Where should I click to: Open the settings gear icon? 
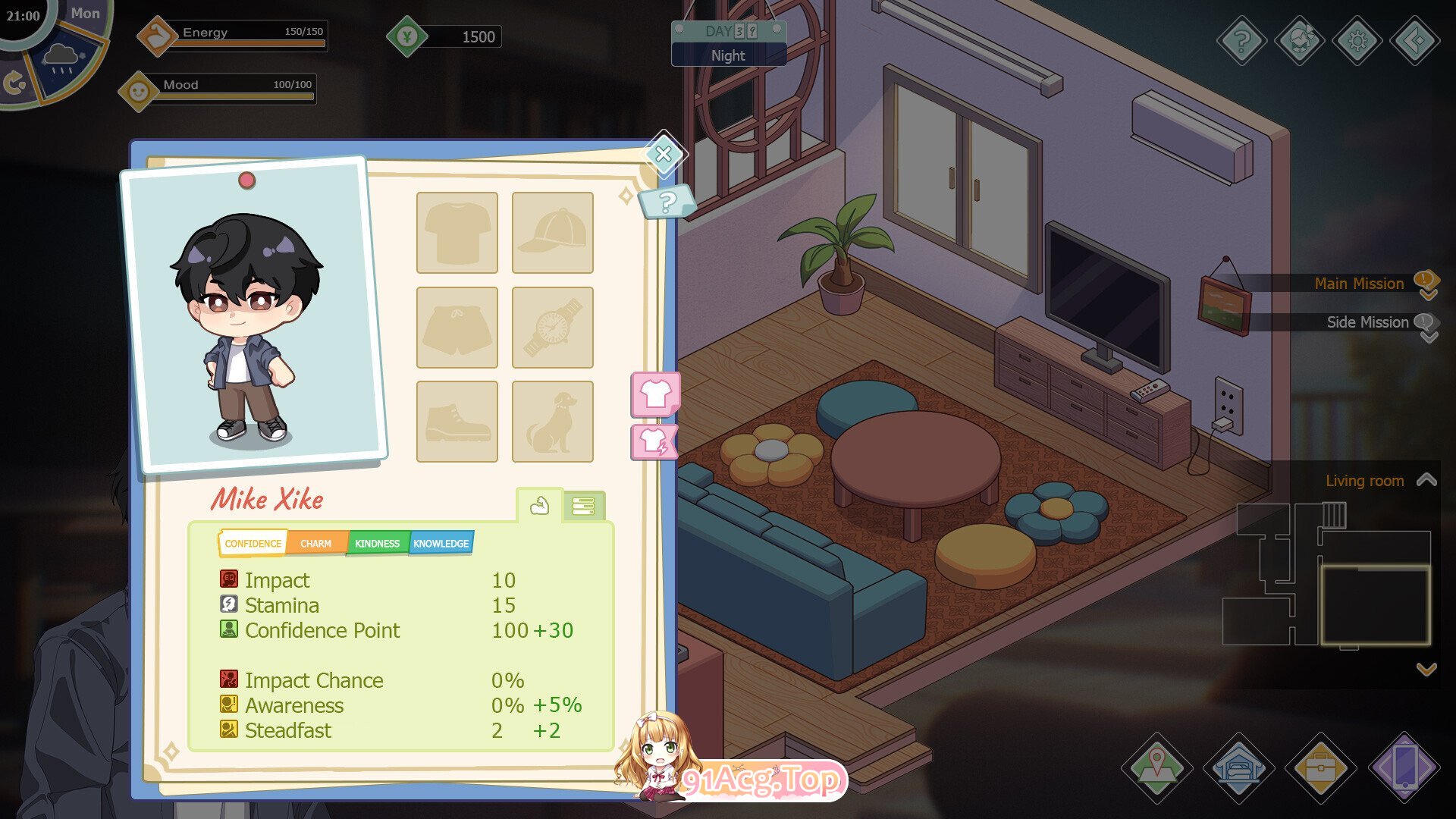(x=1357, y=40)
